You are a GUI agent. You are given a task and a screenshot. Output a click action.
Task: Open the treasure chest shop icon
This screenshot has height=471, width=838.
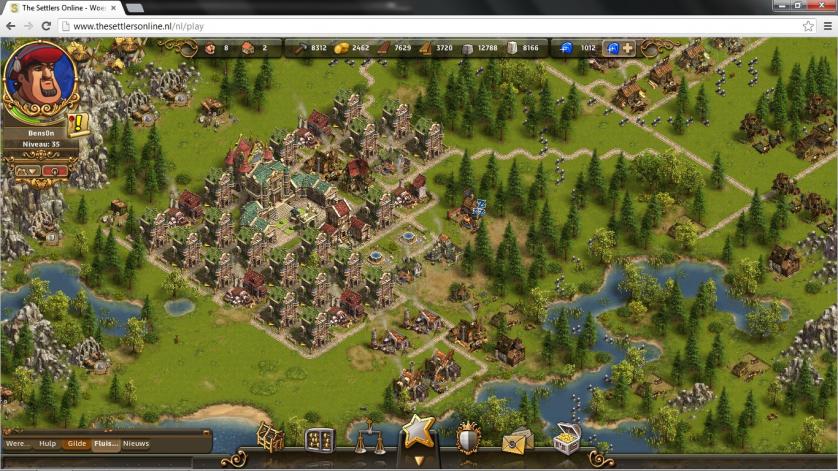point(566,438)
